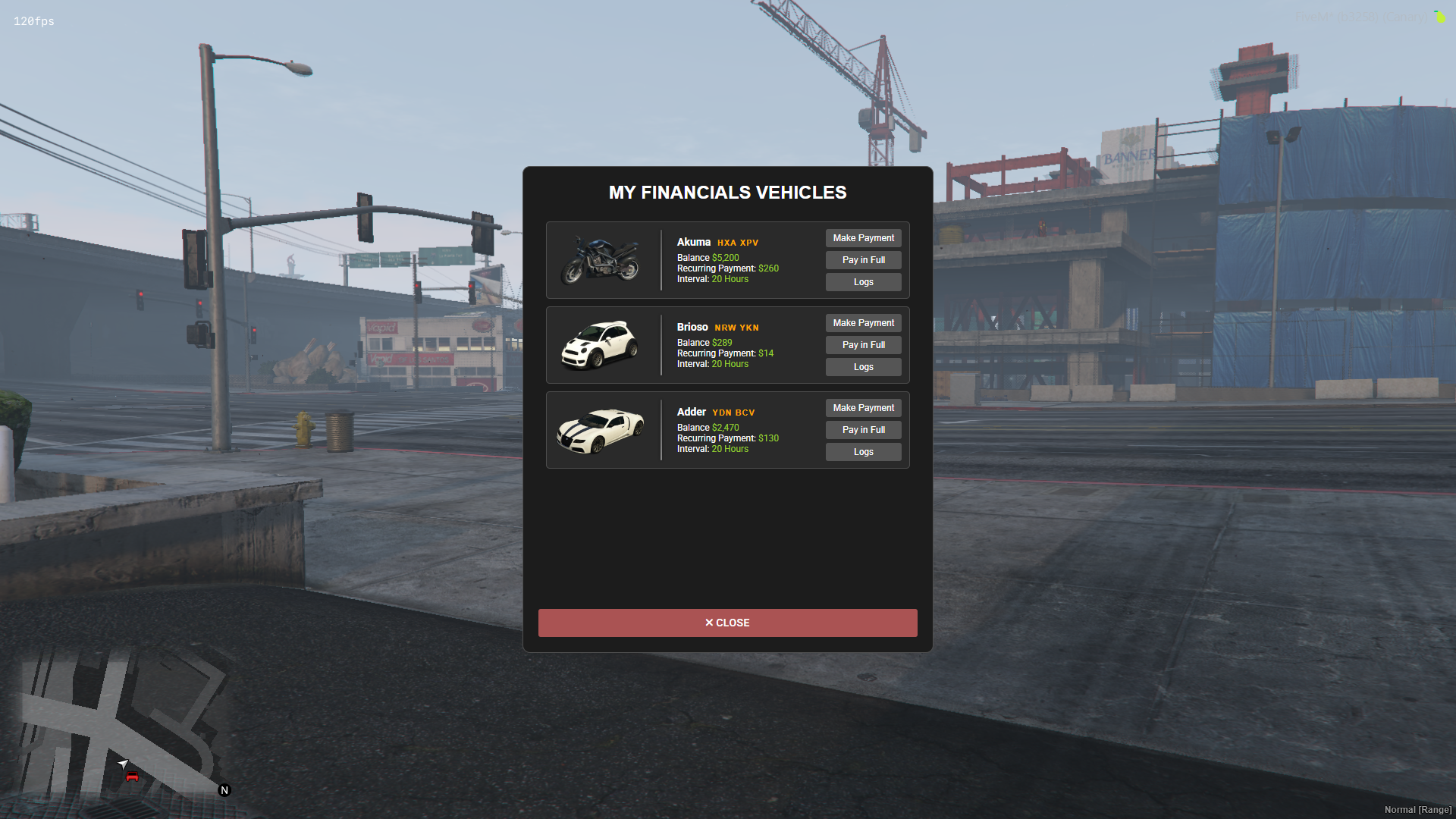
Task: Click the YDN BCV license plate text
Action: click(x=733, y=412)
